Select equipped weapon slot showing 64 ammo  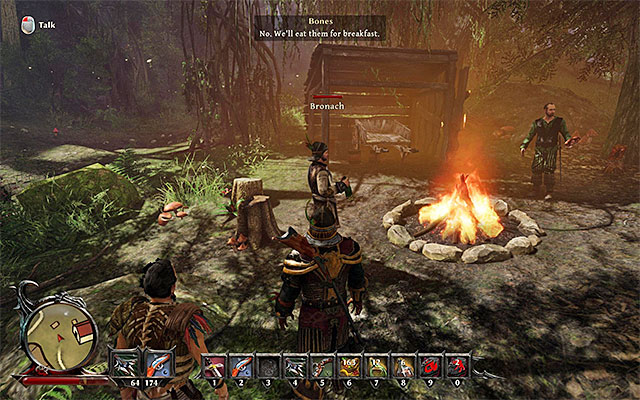(127, 365)
